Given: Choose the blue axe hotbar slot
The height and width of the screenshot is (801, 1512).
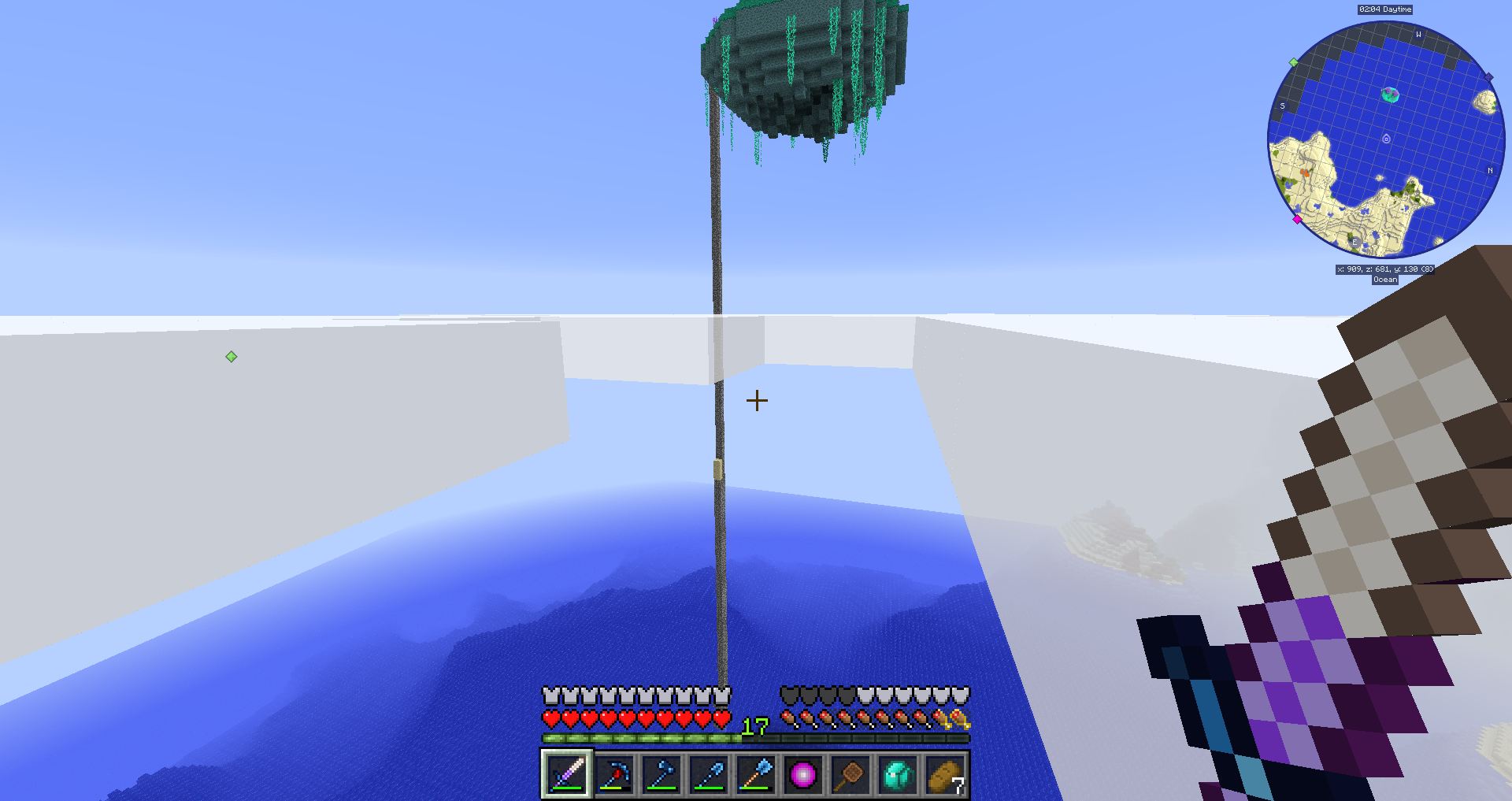Looking at the screenshot, I should click(661, 775).
